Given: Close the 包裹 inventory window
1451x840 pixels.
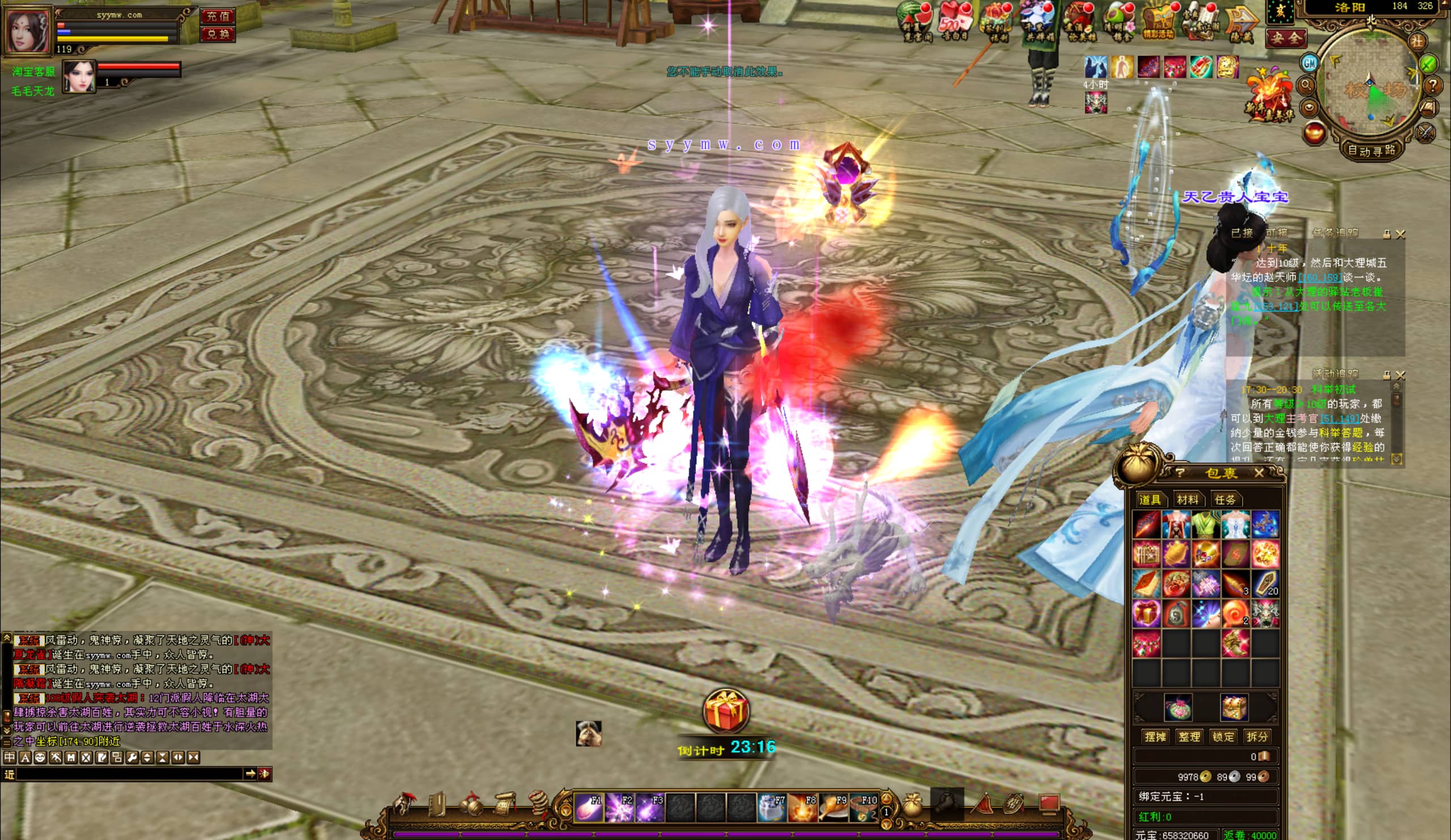Looking at the screenshot, I should point(1259,473).
